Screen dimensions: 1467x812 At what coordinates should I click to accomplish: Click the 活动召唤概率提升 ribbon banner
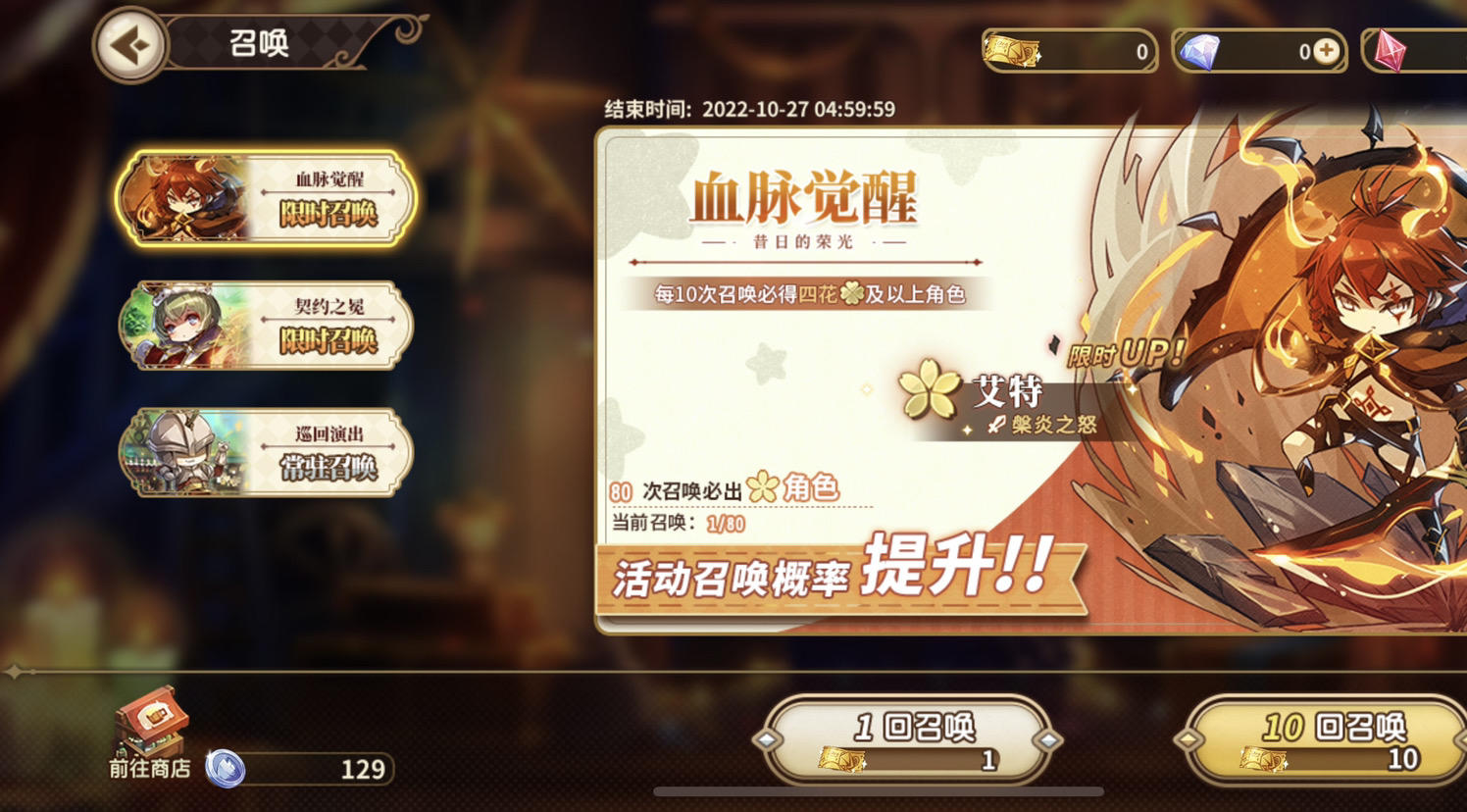coord(834,575)
